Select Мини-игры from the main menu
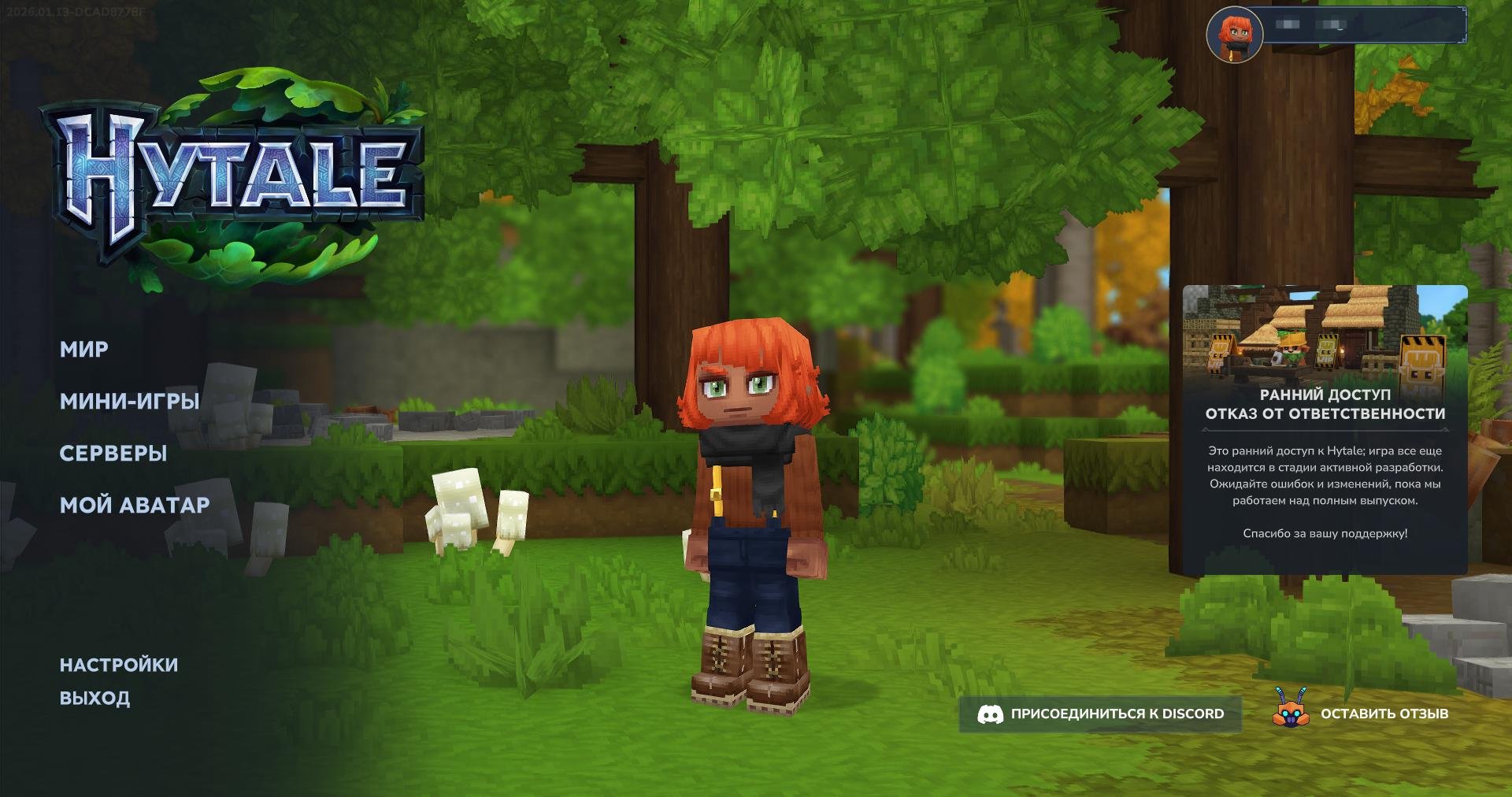1512x797 pixels. coord(129,402)
